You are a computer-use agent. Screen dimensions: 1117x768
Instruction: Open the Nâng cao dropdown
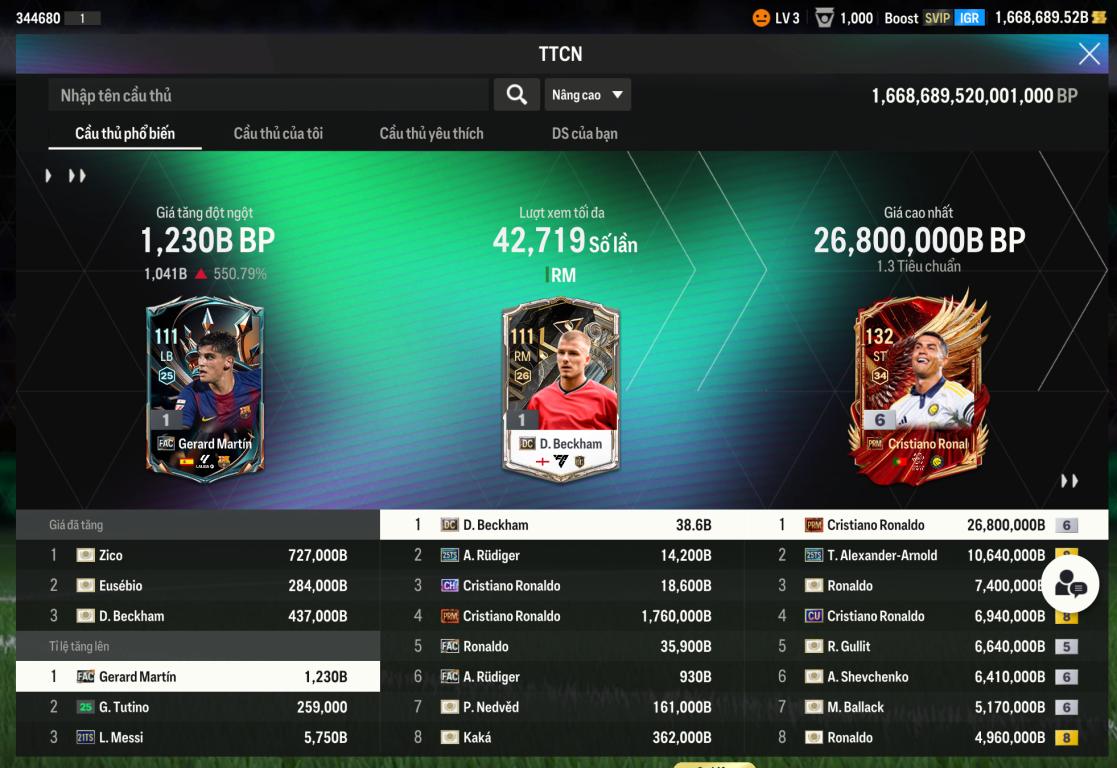(x=588, y=95)
